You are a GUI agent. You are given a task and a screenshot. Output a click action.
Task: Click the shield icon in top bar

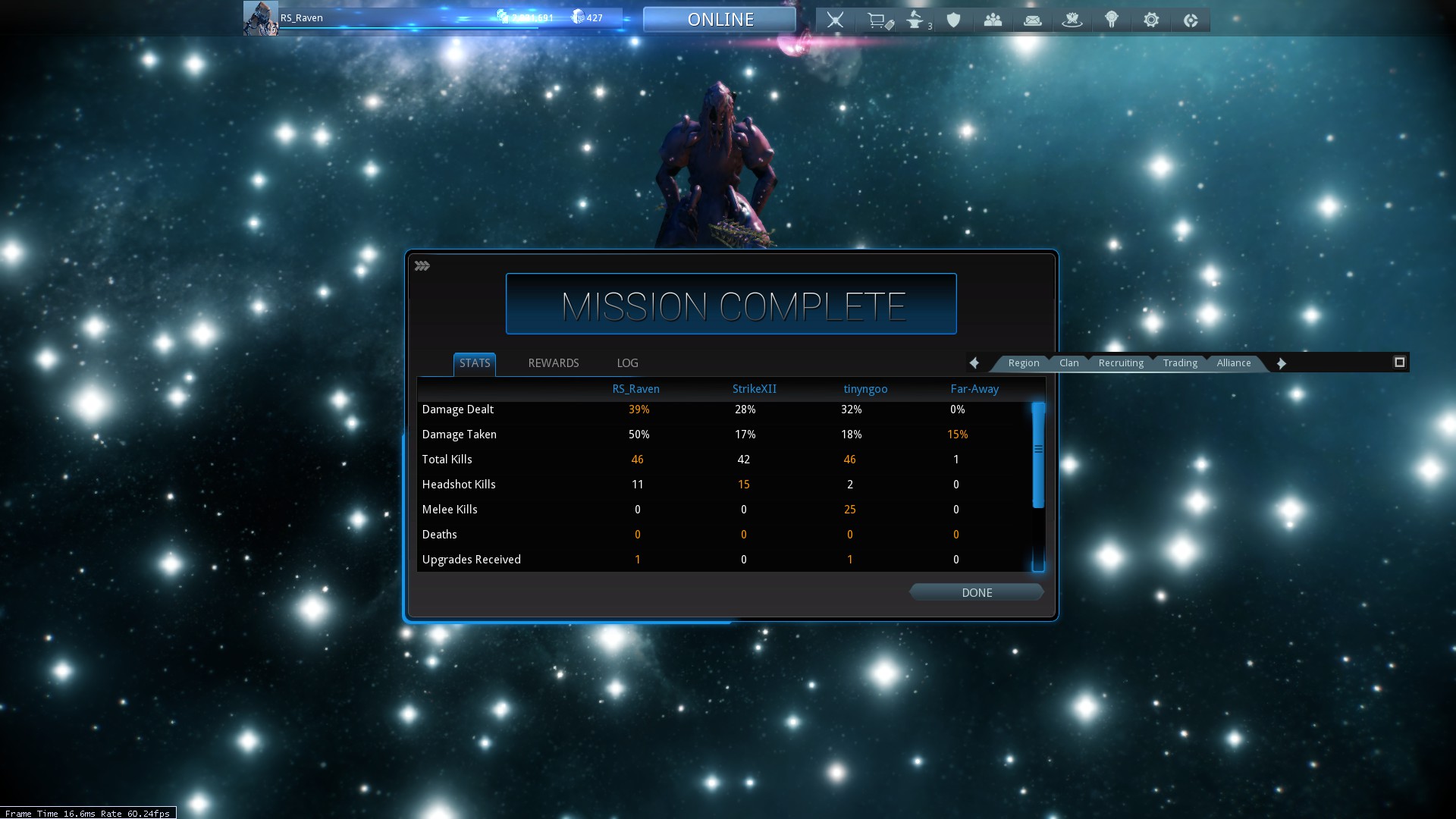click(x=954, y=20)
